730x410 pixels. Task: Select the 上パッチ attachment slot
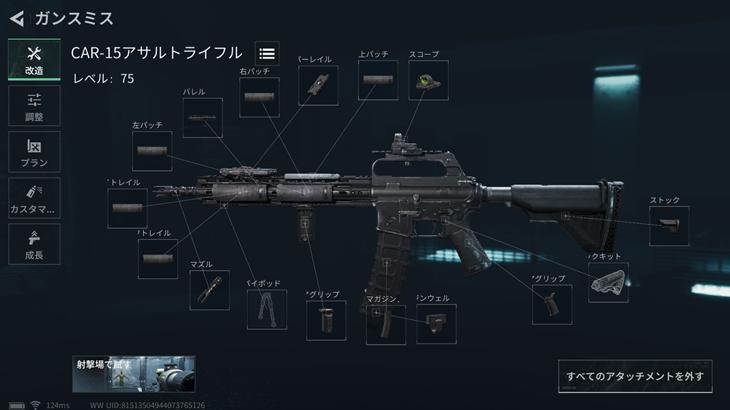click(x=377, y=80)
